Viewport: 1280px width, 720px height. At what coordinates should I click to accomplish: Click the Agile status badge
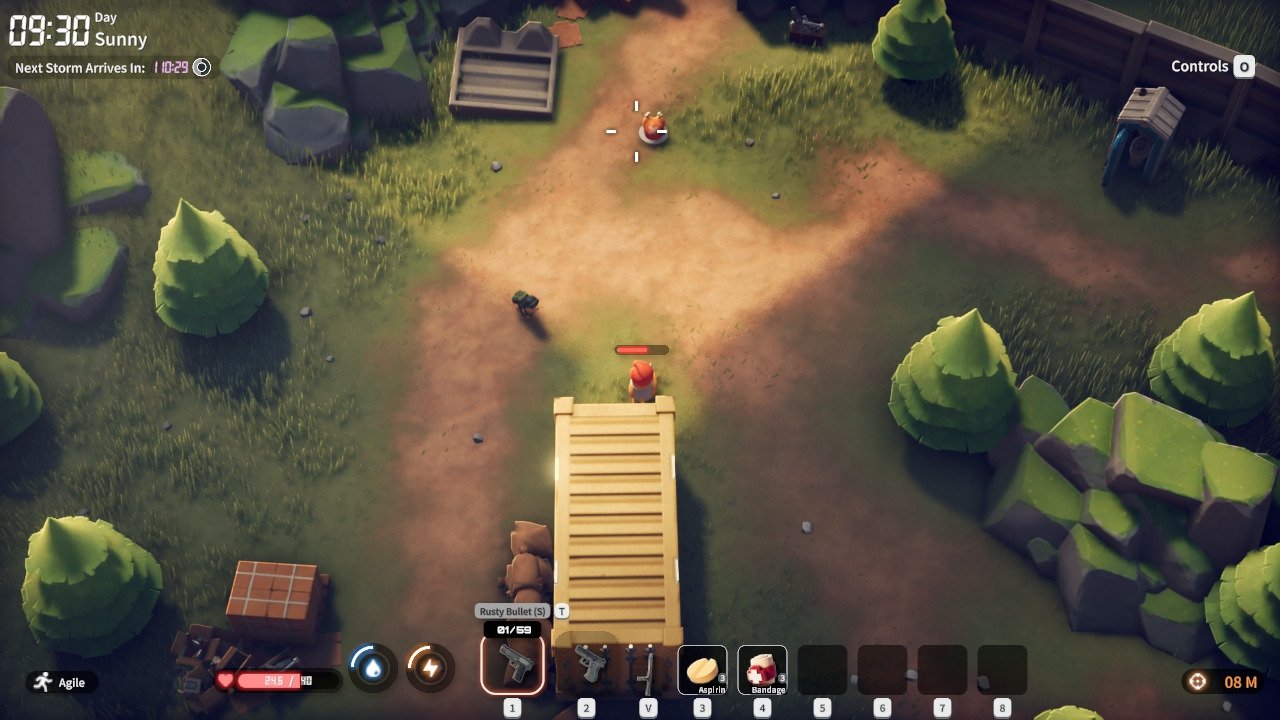tap(62, 682)
